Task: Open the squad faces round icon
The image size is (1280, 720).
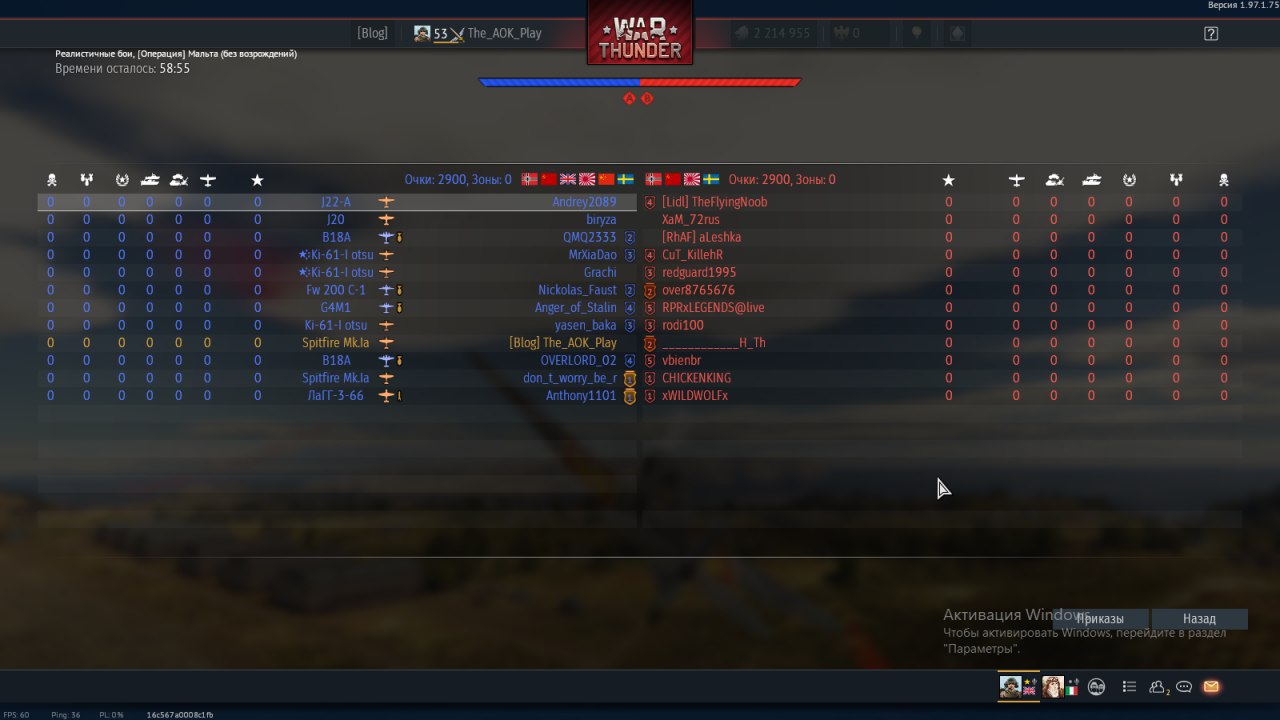Action: click(1097, 687)
